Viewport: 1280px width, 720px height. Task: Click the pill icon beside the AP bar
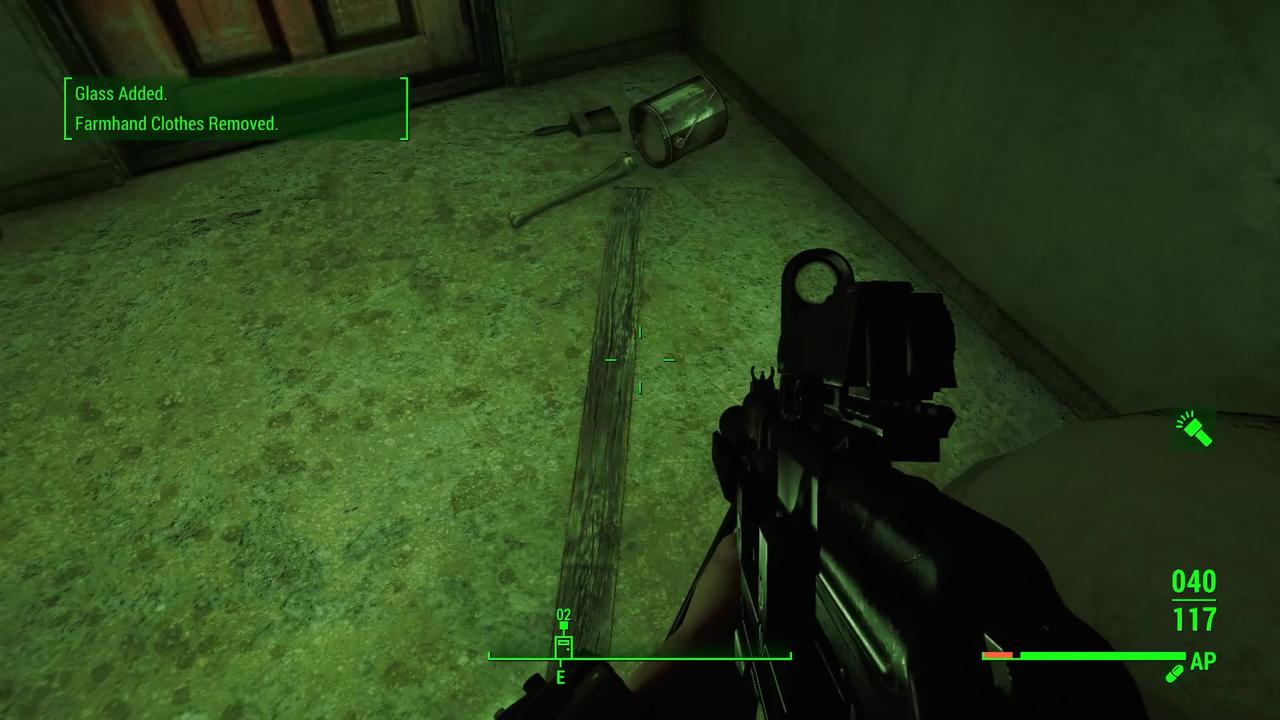[1175, 673]
